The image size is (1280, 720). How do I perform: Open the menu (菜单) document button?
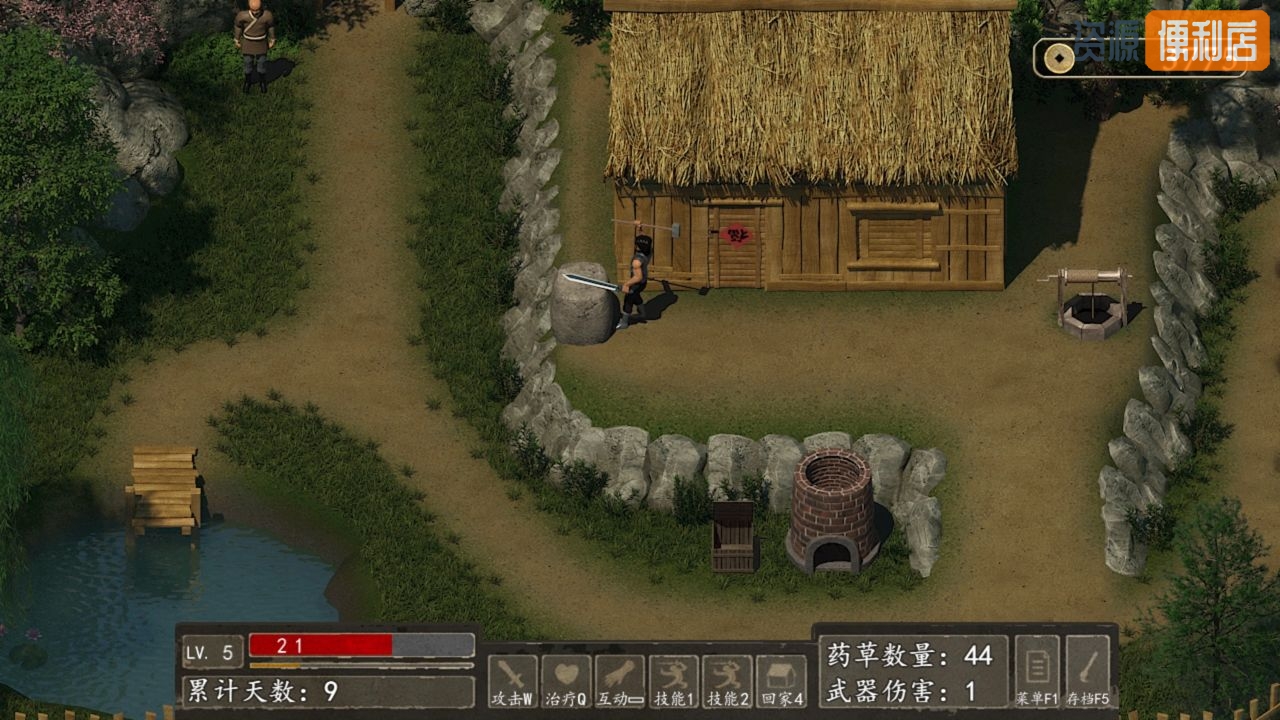point(1036,672)
